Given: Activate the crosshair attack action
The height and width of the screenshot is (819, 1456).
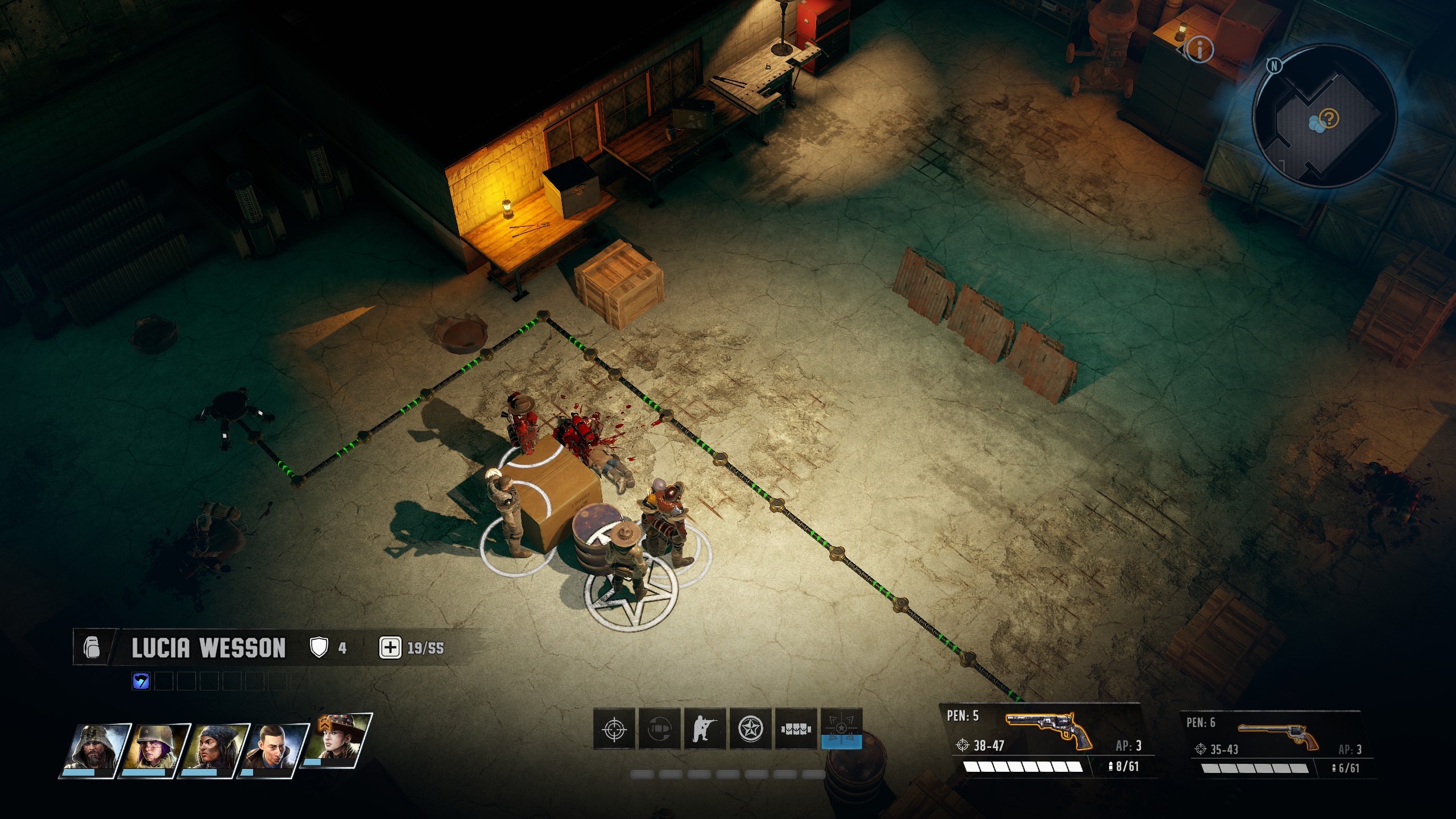Looking at the screenshot, I should (614, 729).
